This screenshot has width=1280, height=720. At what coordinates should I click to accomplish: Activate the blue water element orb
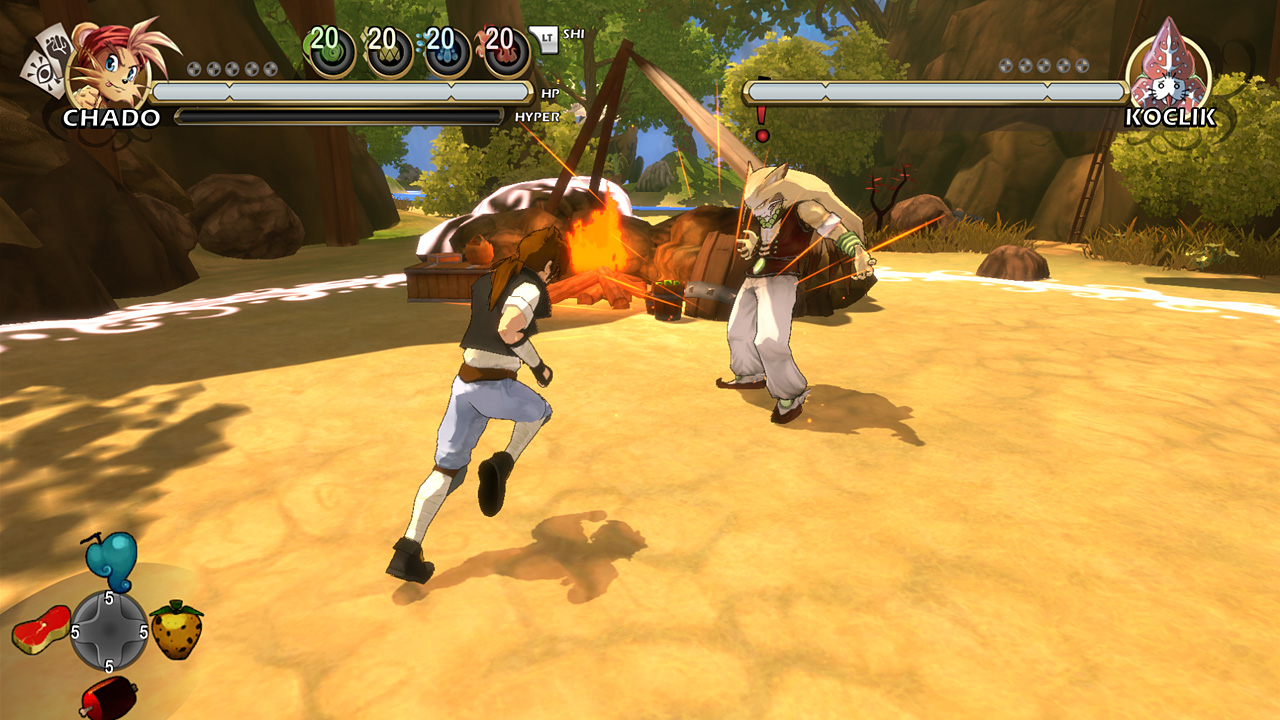446,51
